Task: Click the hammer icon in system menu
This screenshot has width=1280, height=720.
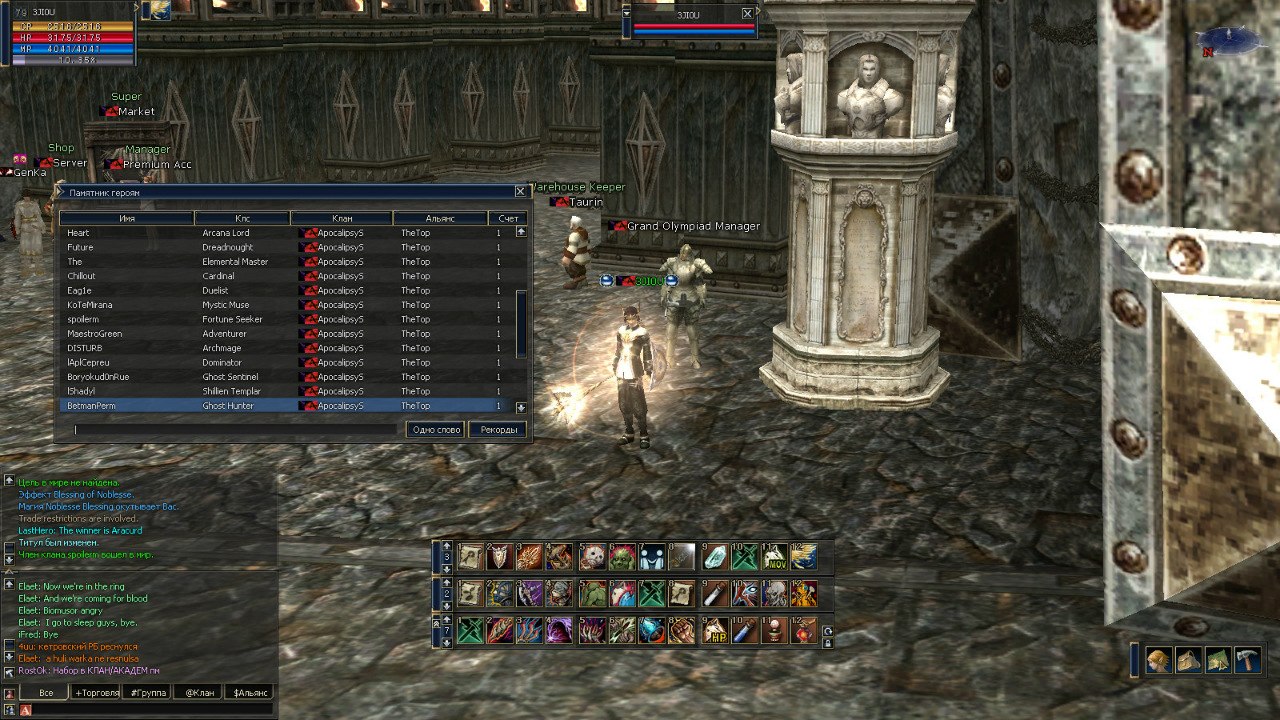Action: [x=1249, y=661]
